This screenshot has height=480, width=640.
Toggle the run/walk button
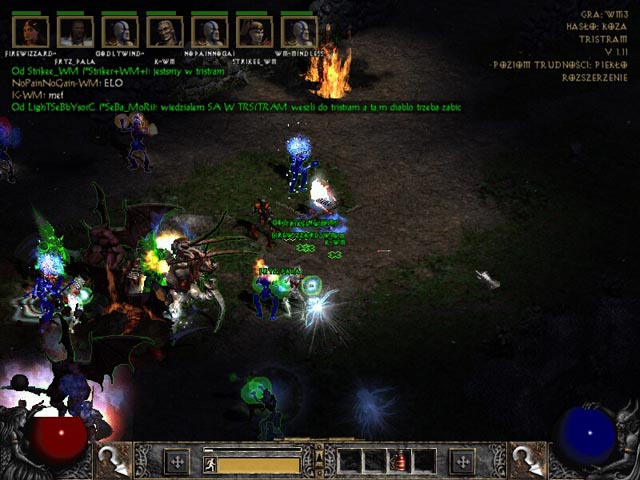(210, 464)
